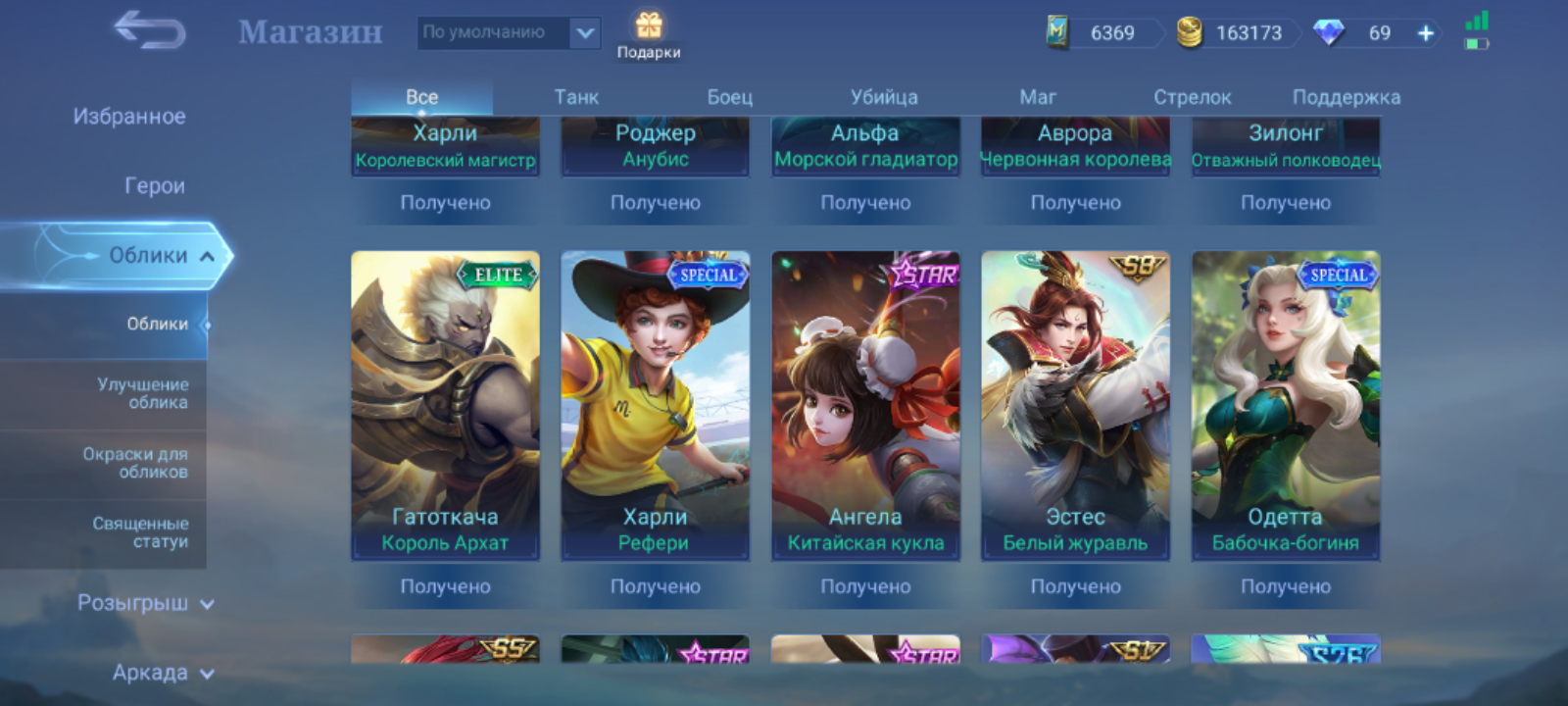This screenshot has width=1568, height=706.
Task: Open the Подарки gift icon
Action: pos(648,35)
